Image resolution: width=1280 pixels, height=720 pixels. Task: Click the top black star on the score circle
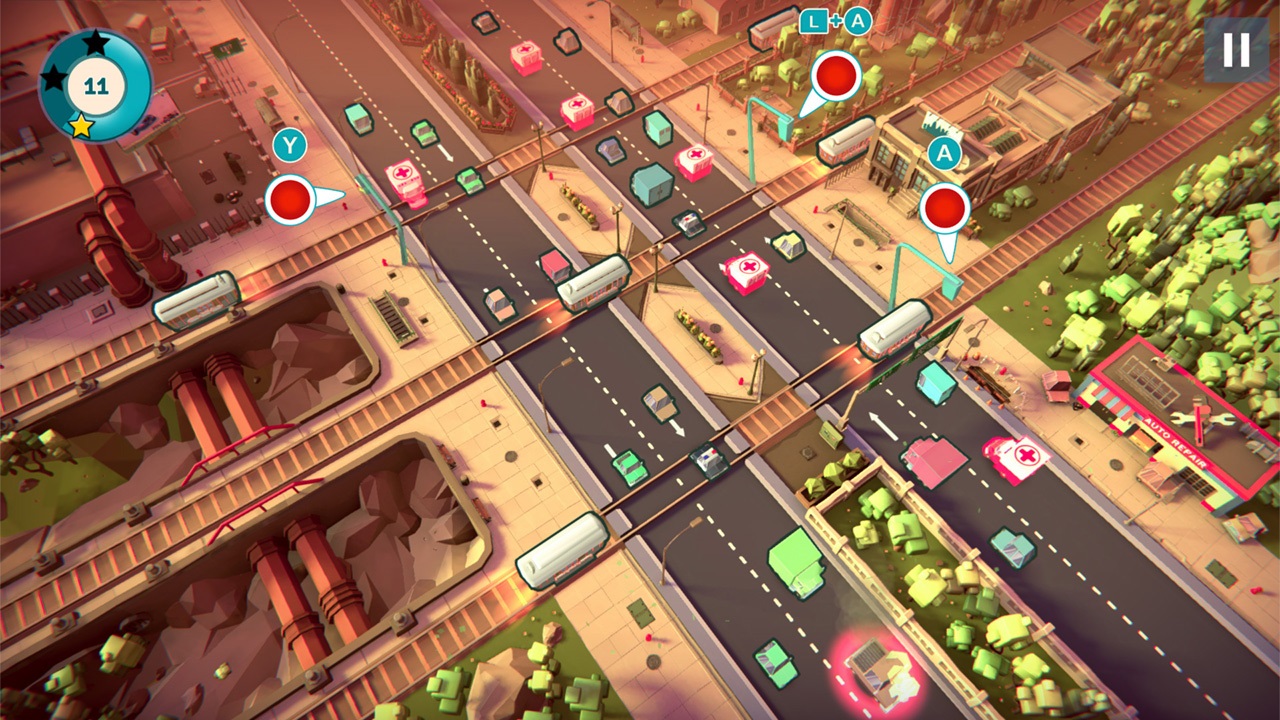point(97,42)
